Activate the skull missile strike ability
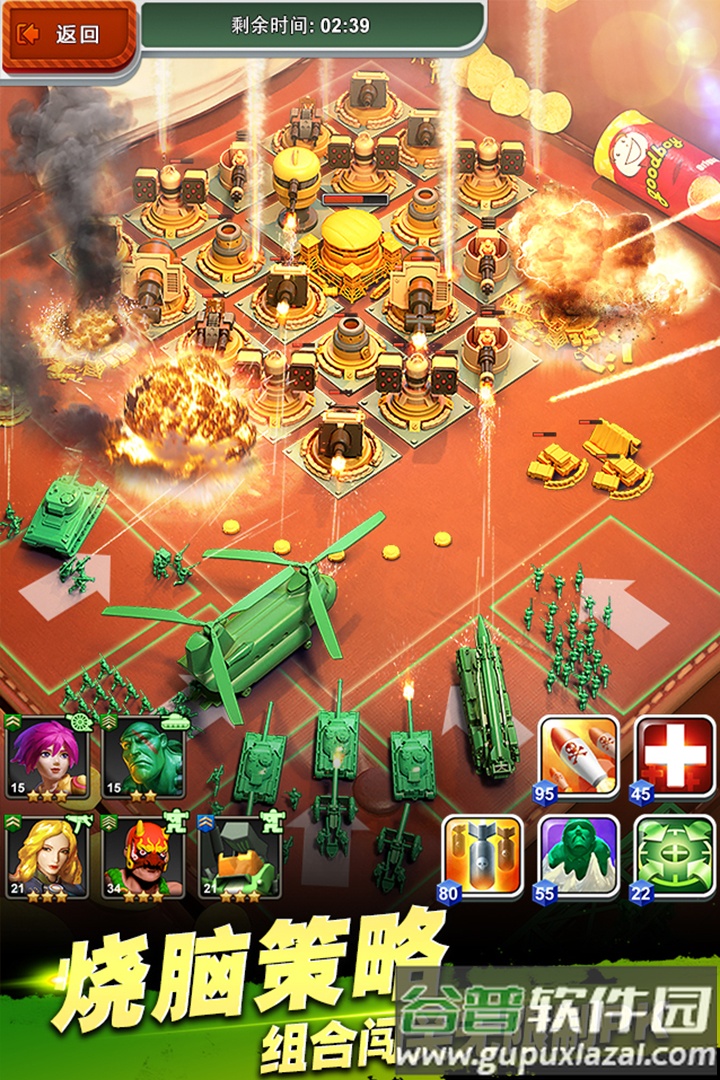This screenshot has height=1080, width=720. (578, 758)
